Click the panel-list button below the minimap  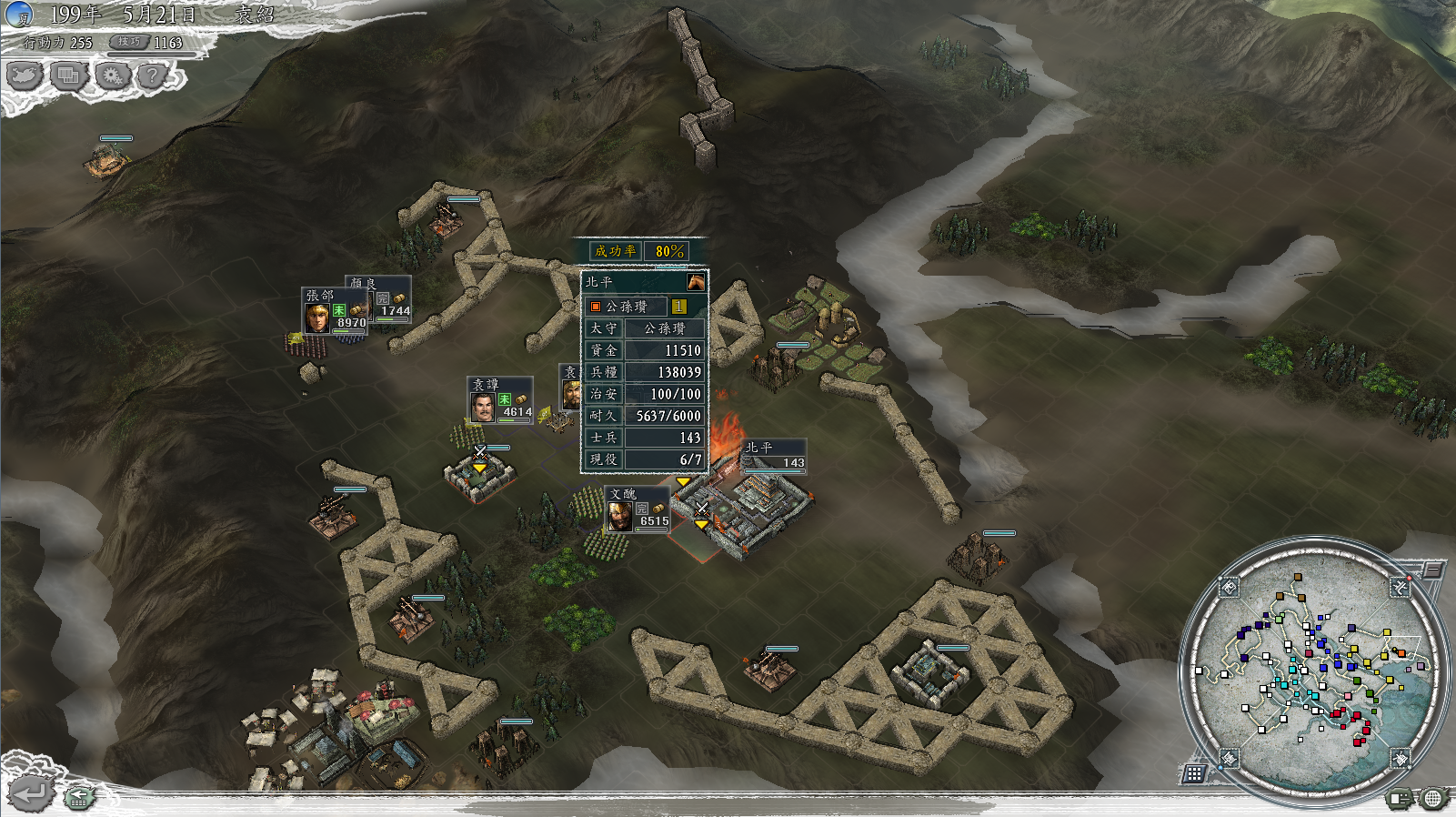click(1400, 799)
